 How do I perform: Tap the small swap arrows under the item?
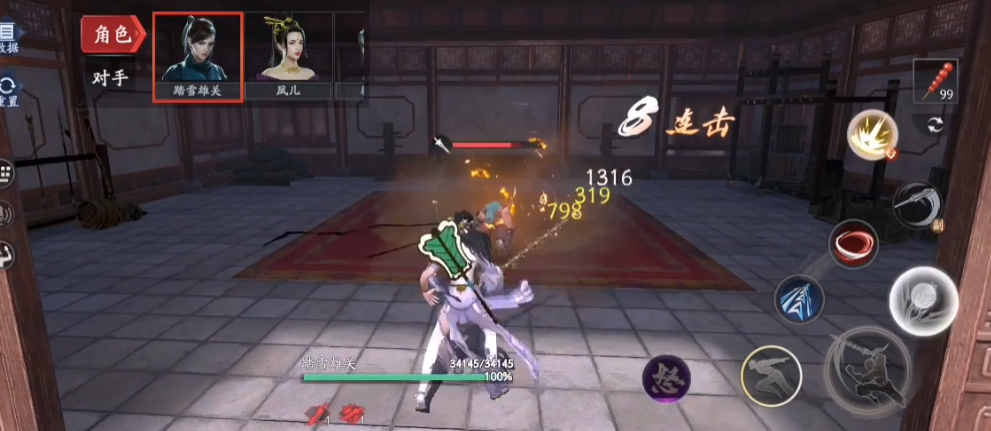tap(936, 124)
